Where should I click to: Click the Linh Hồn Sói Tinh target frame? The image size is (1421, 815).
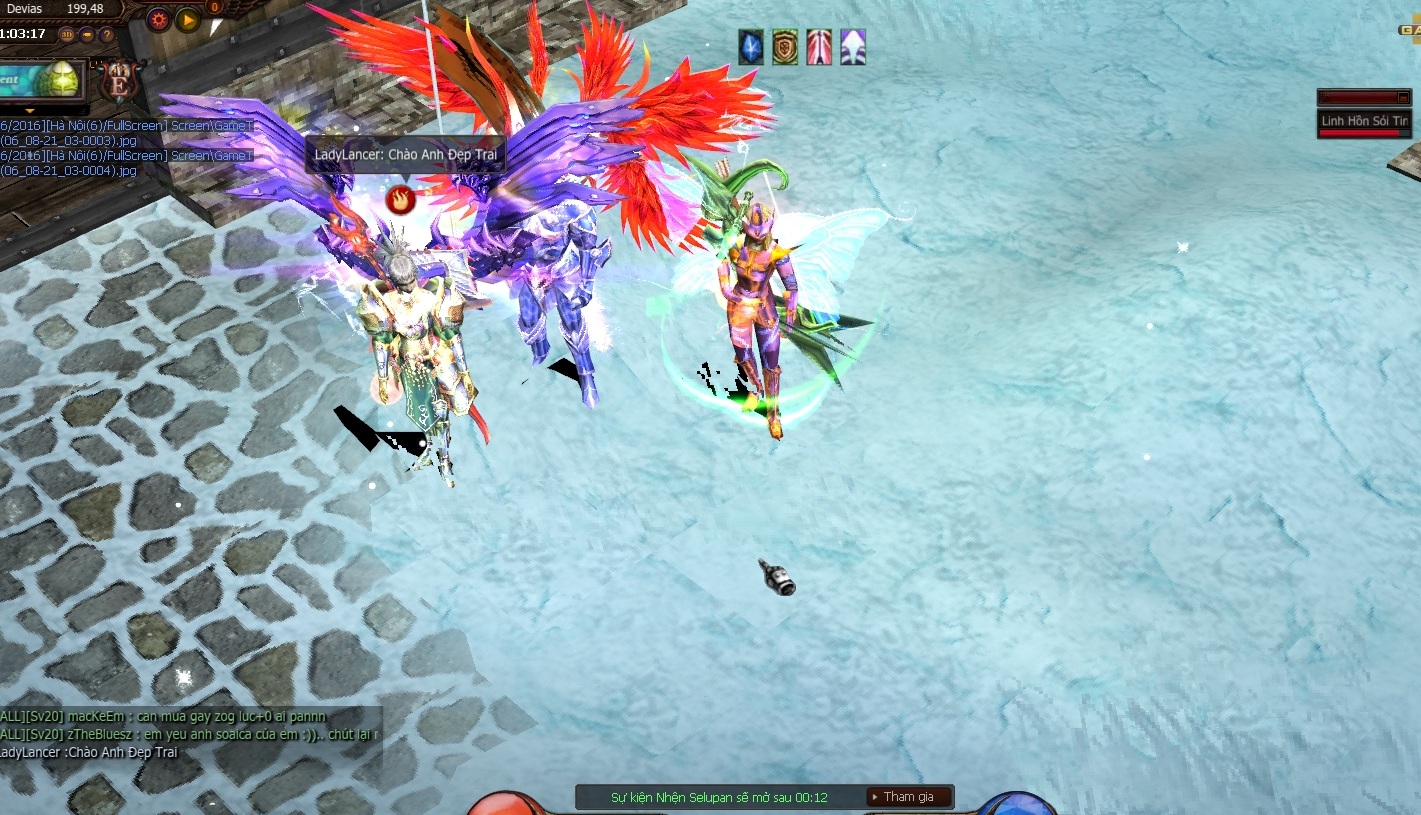click(x=1365, y=121)
